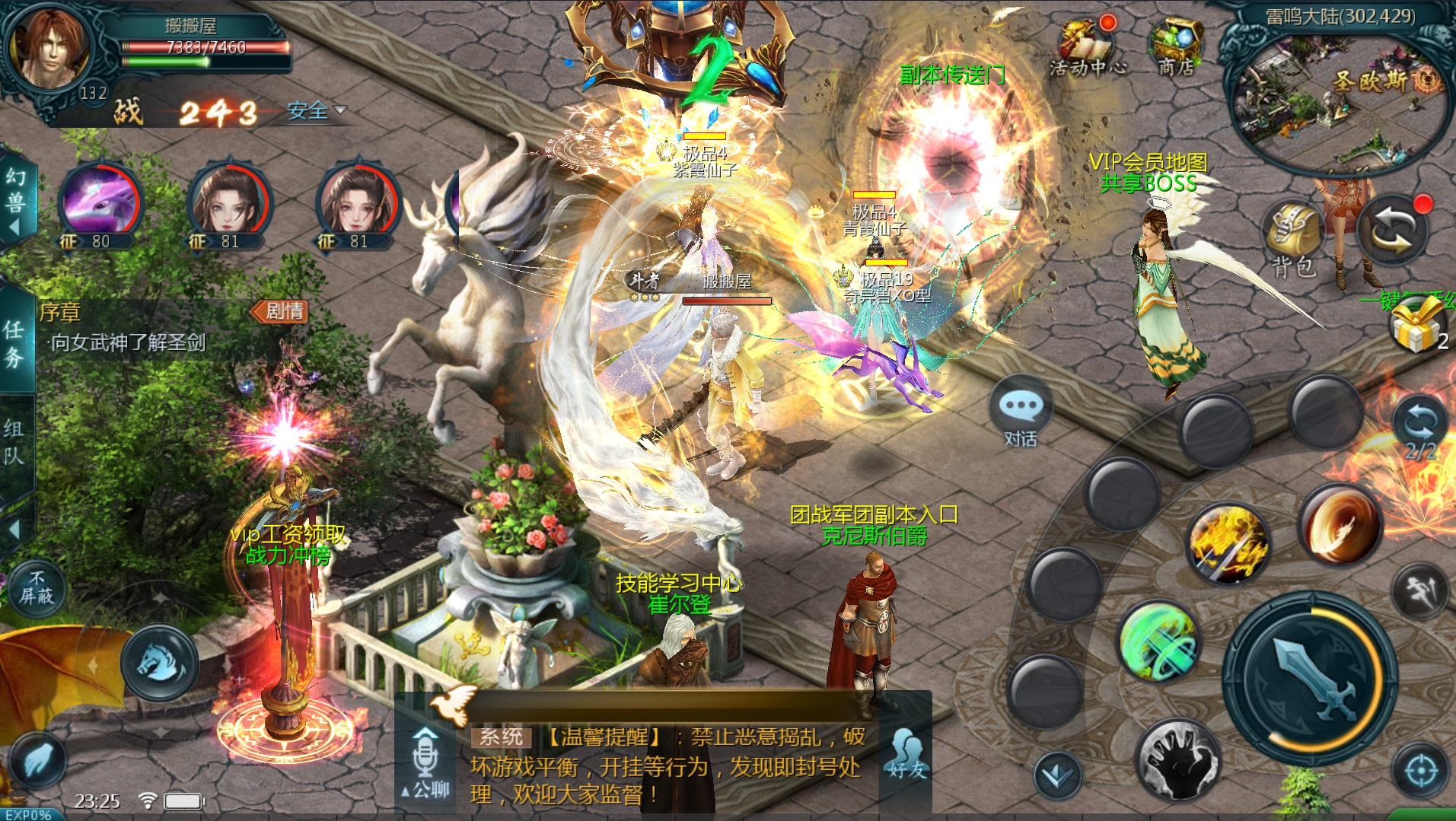Claim the yellow gift box reward

(1416, 324)
